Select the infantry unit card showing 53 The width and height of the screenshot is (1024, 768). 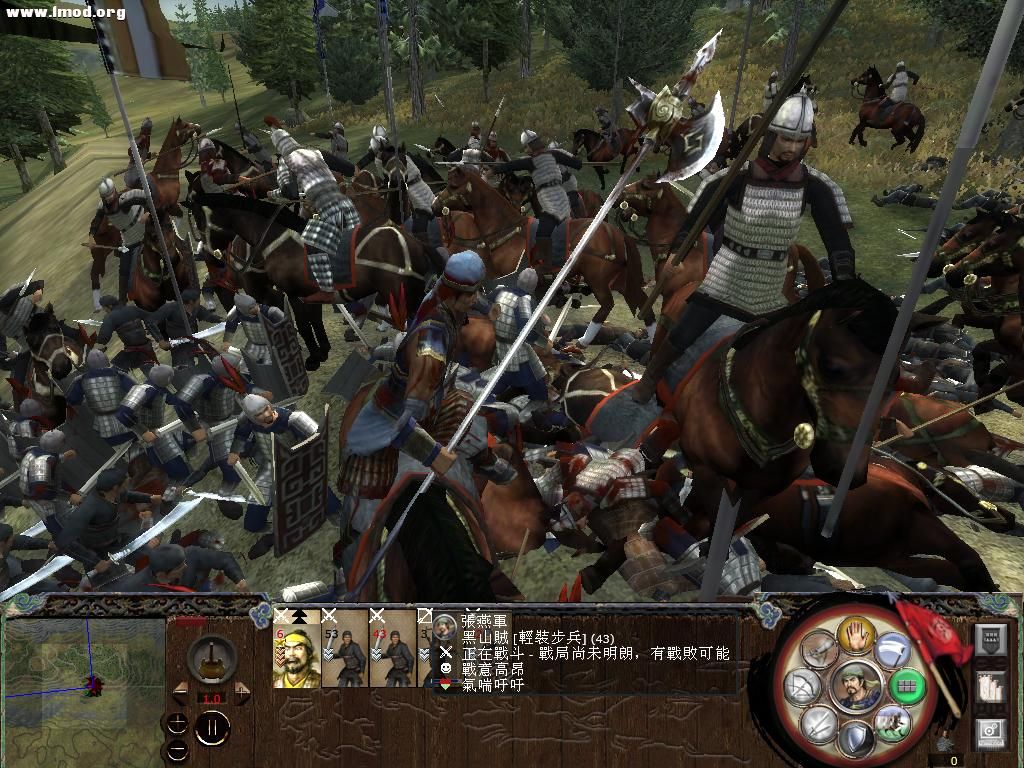tap(344, 648)
